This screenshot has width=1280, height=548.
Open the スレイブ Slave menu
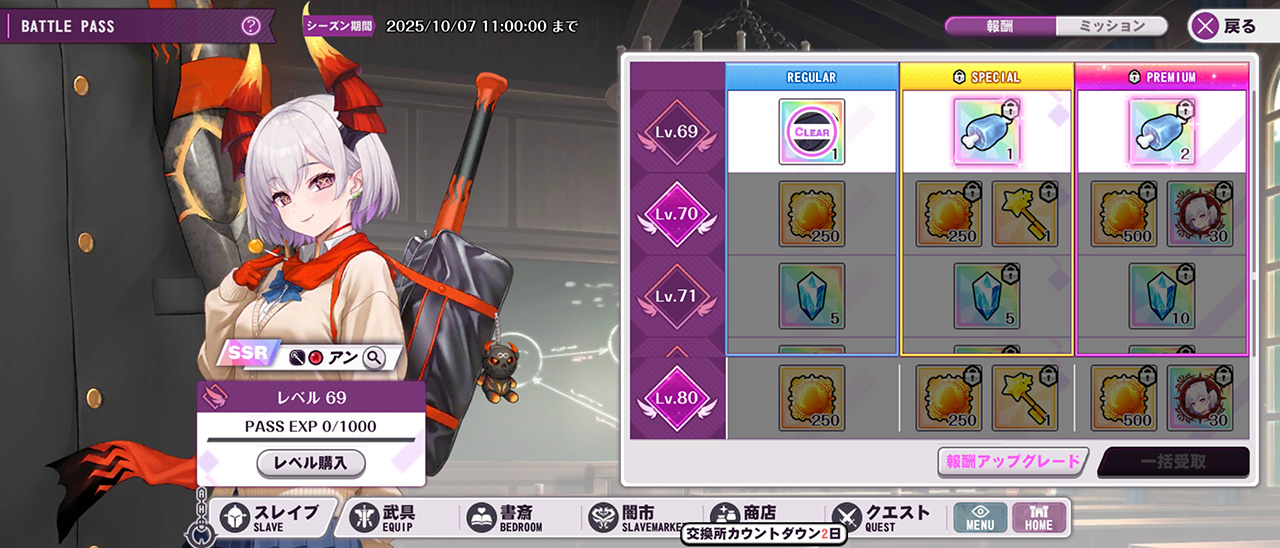(271, 517)
